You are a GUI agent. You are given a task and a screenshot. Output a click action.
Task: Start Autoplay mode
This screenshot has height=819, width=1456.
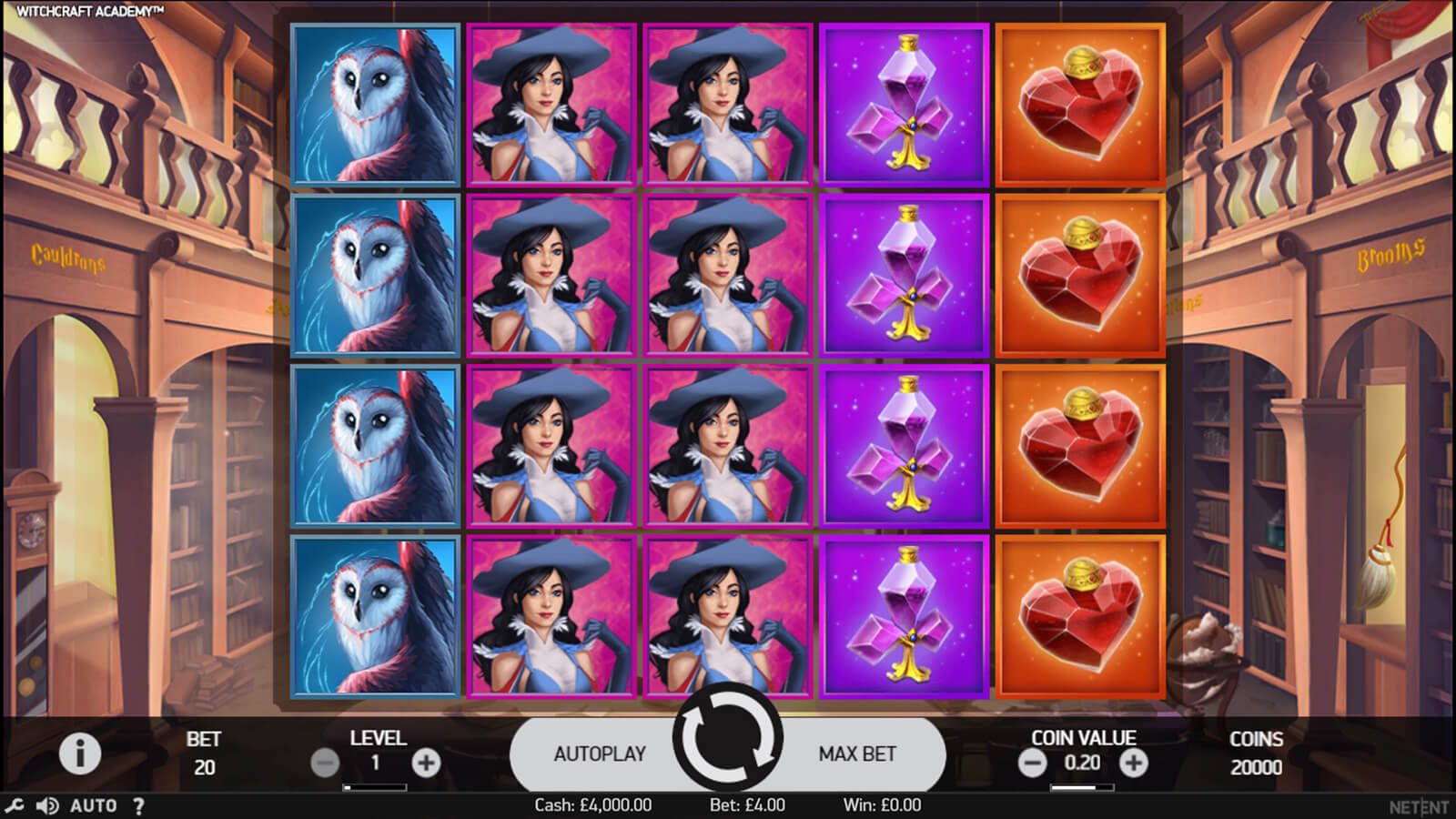(x=600, y=753)
